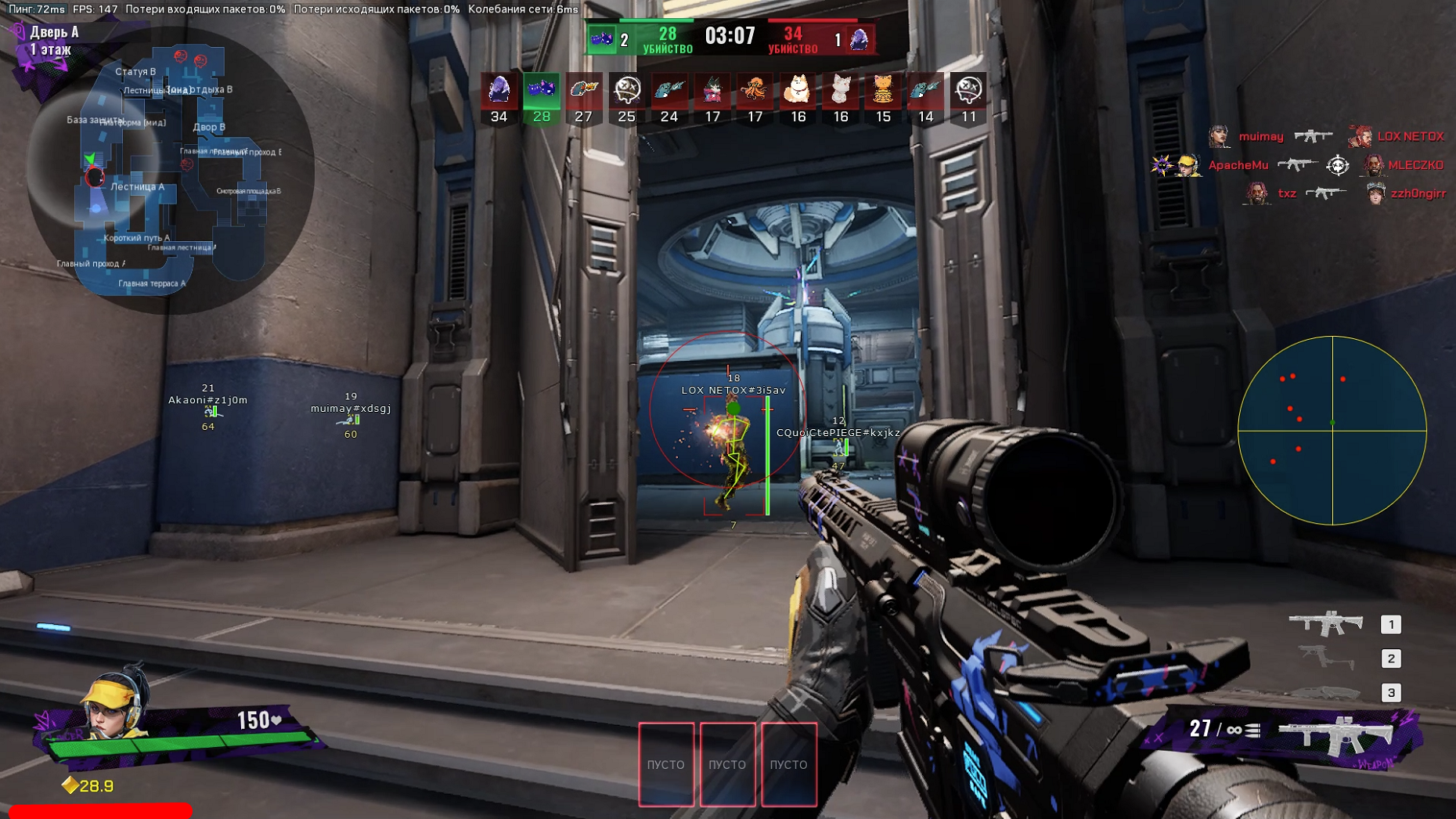The image size is (1456, 819).
Task: Click the orange cat avatar with 15 kills
Action: 883,90
